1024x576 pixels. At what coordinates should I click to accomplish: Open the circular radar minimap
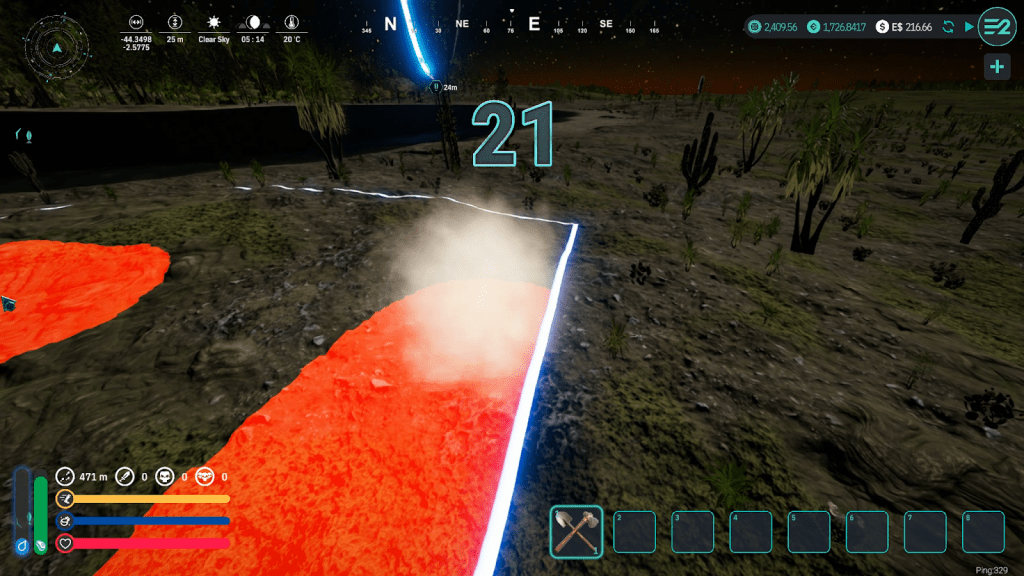[x=57, y=45]
